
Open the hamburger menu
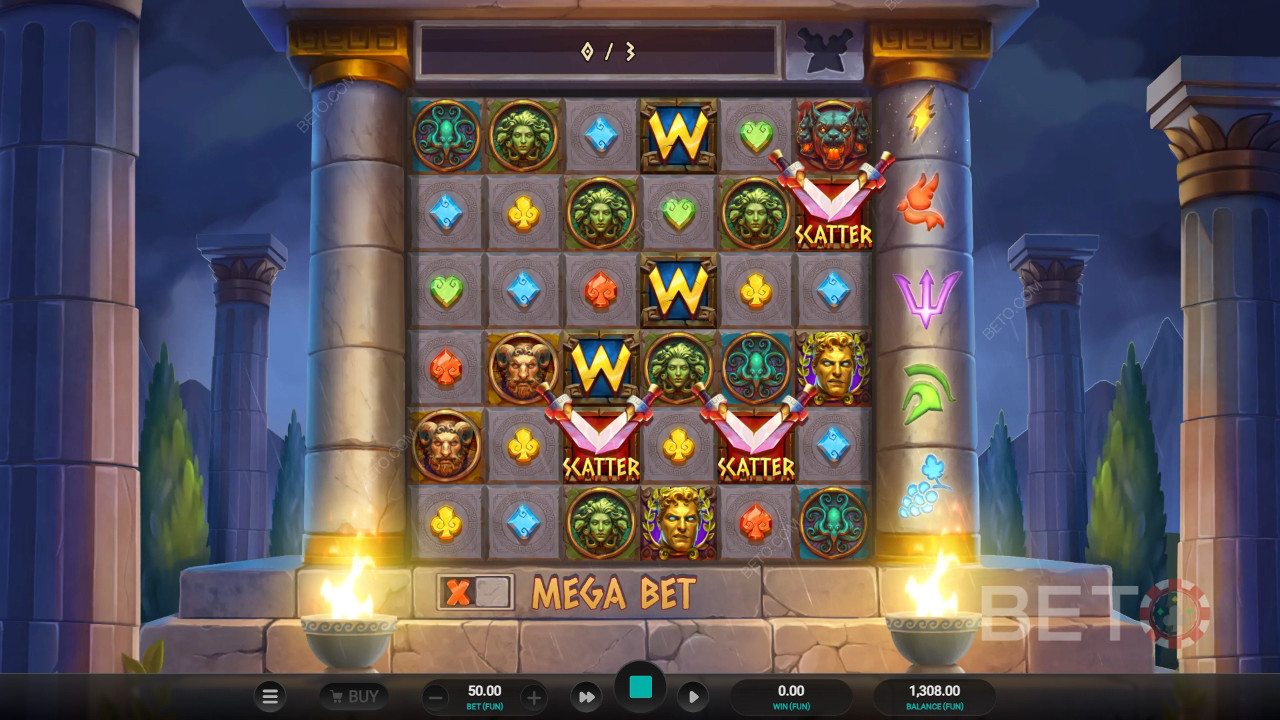pos(269,696)
